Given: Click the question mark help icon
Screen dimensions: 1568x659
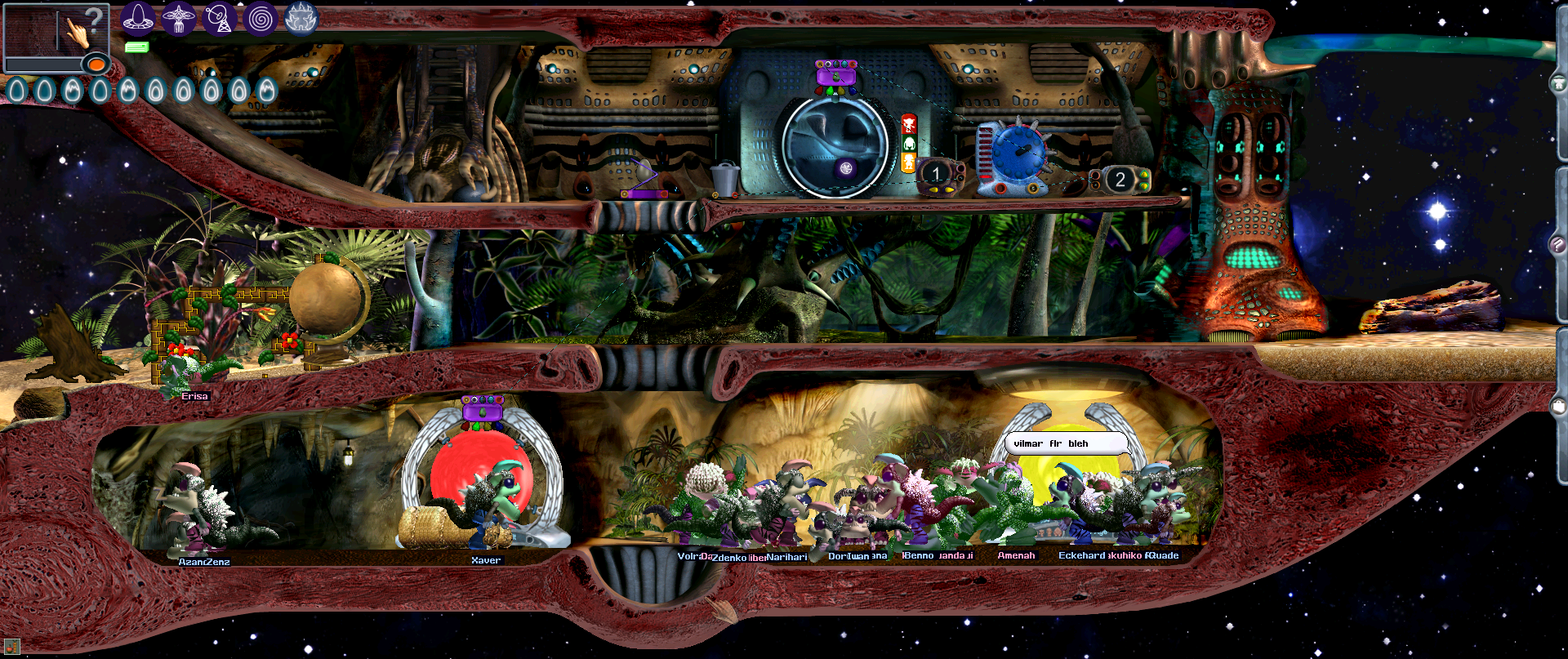Looking at the screenshot, I should [95, 17].
